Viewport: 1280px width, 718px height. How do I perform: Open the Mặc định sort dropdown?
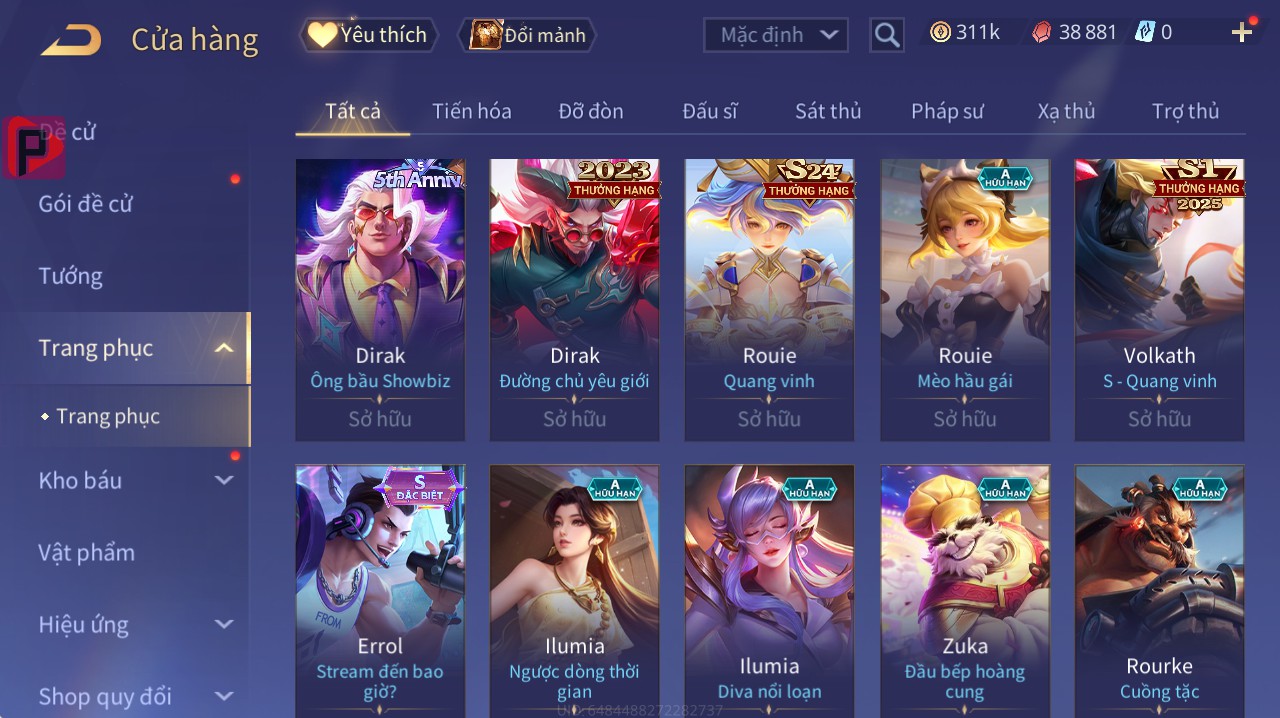tap(775, 35)
